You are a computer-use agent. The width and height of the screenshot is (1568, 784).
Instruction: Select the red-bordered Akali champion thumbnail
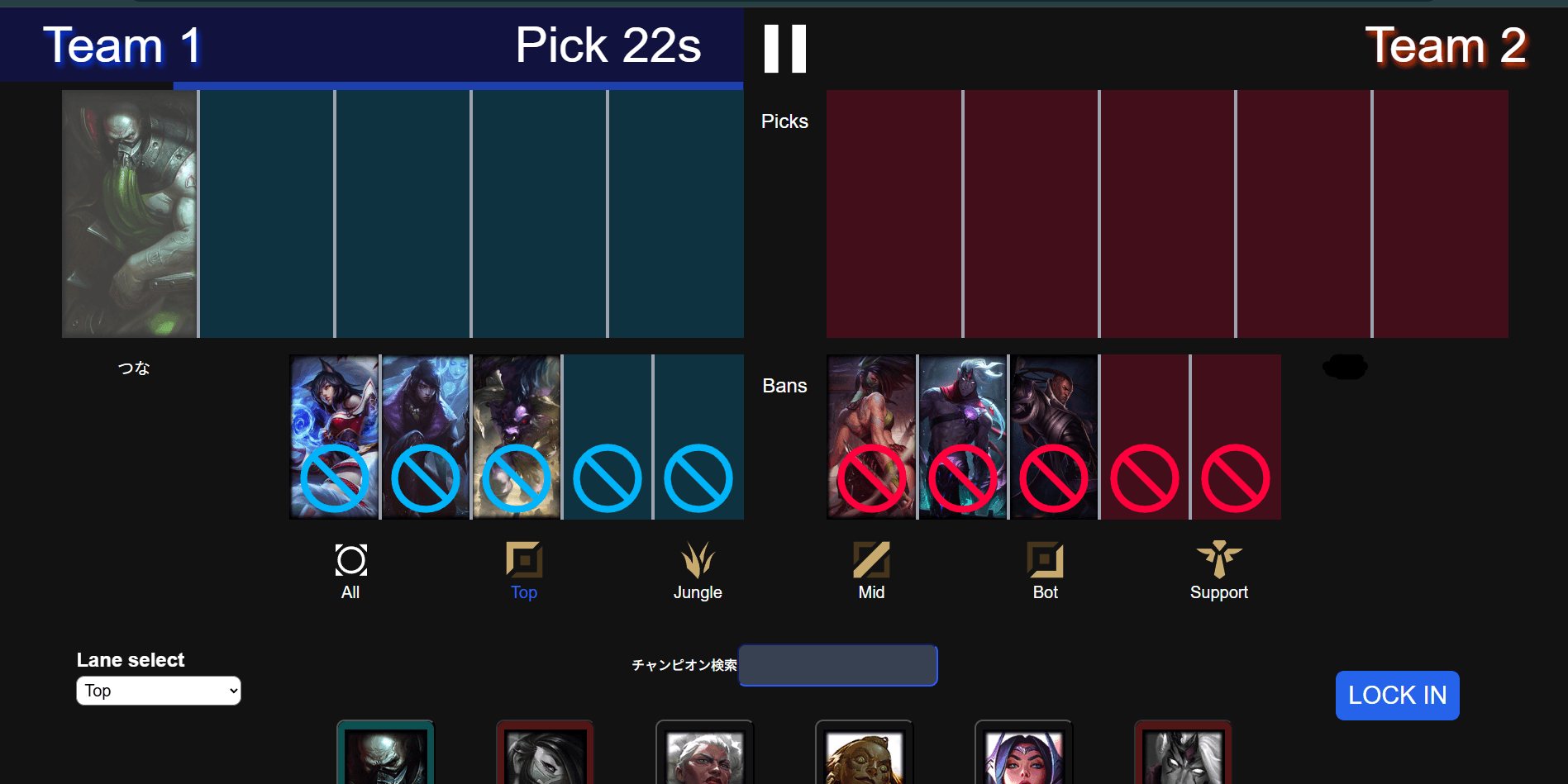coord(545,752)
